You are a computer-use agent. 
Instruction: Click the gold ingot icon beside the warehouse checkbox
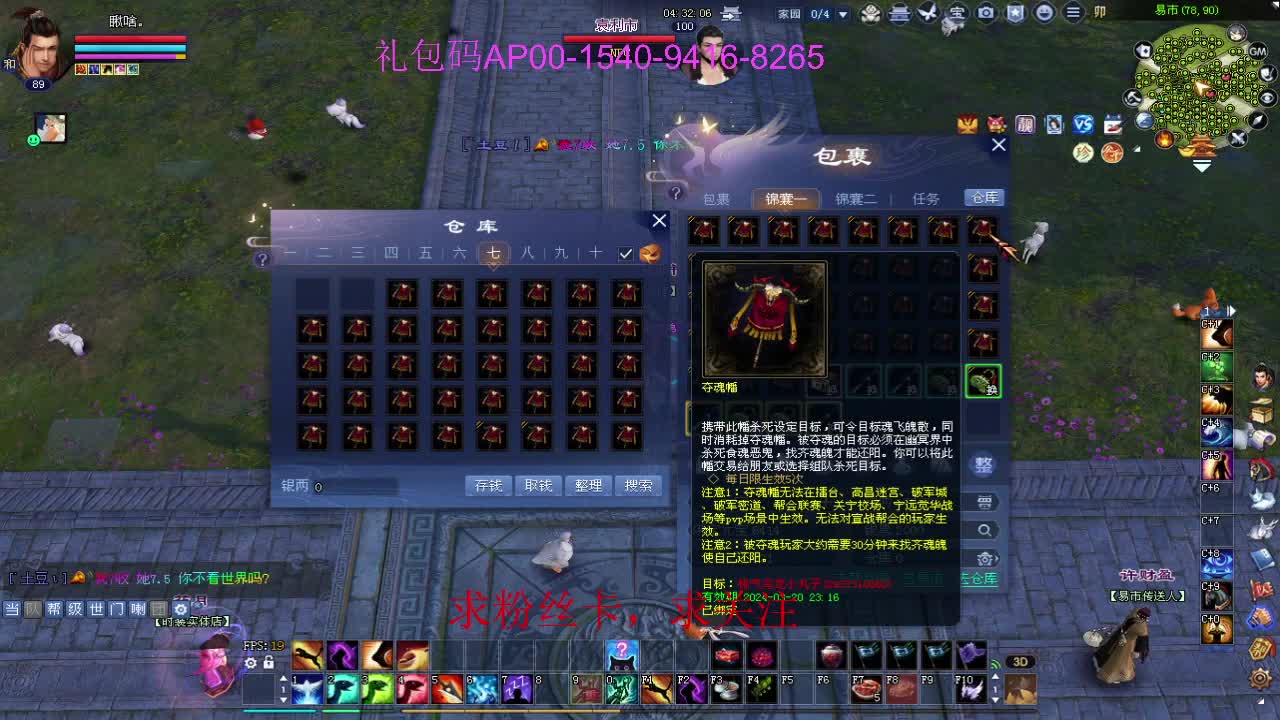click(x=652, y=252)
